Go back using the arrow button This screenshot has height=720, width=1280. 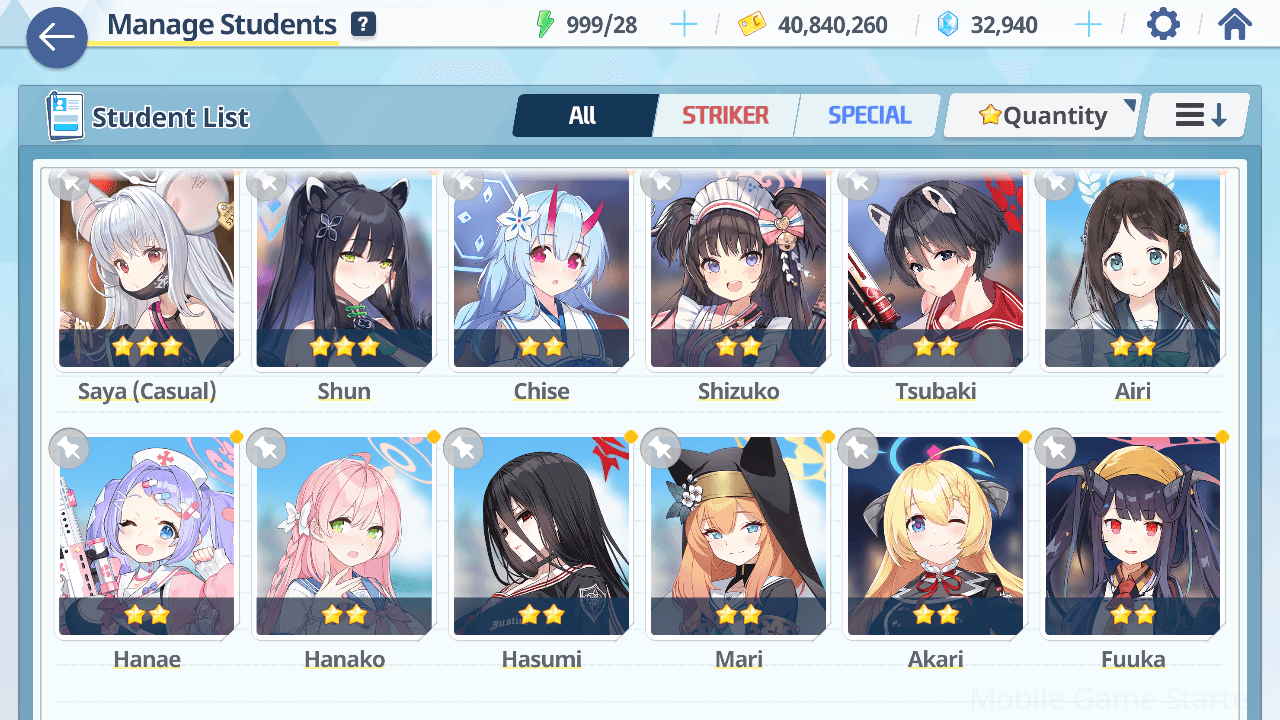coord(57,38)
